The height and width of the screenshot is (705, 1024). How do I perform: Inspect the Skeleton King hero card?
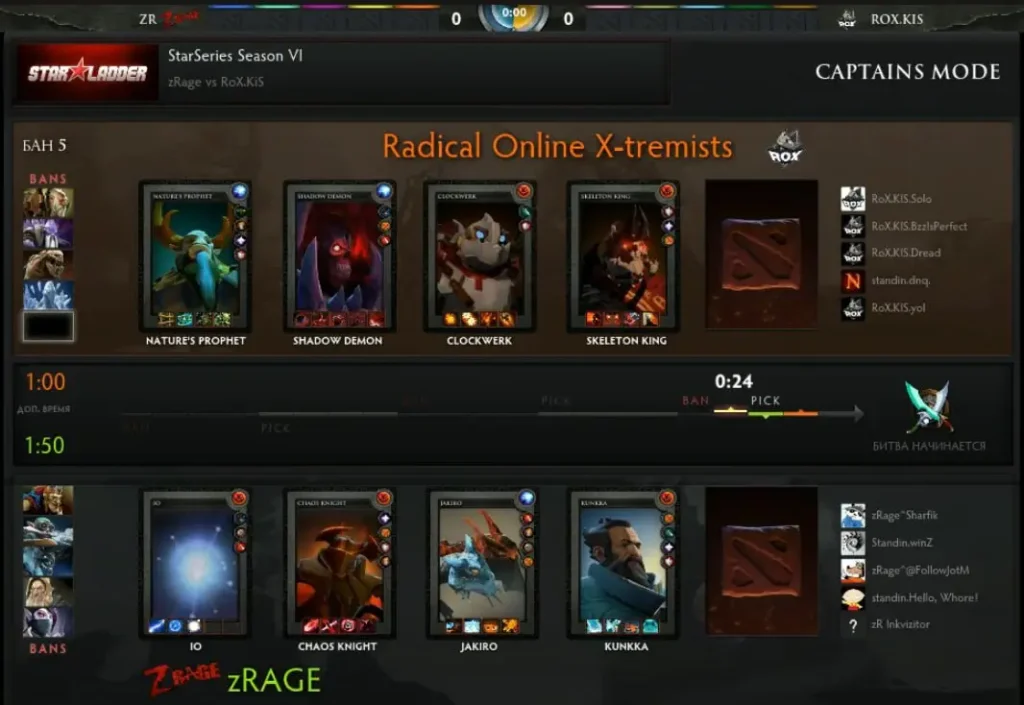pyautogui.click(x=623, y=256)
